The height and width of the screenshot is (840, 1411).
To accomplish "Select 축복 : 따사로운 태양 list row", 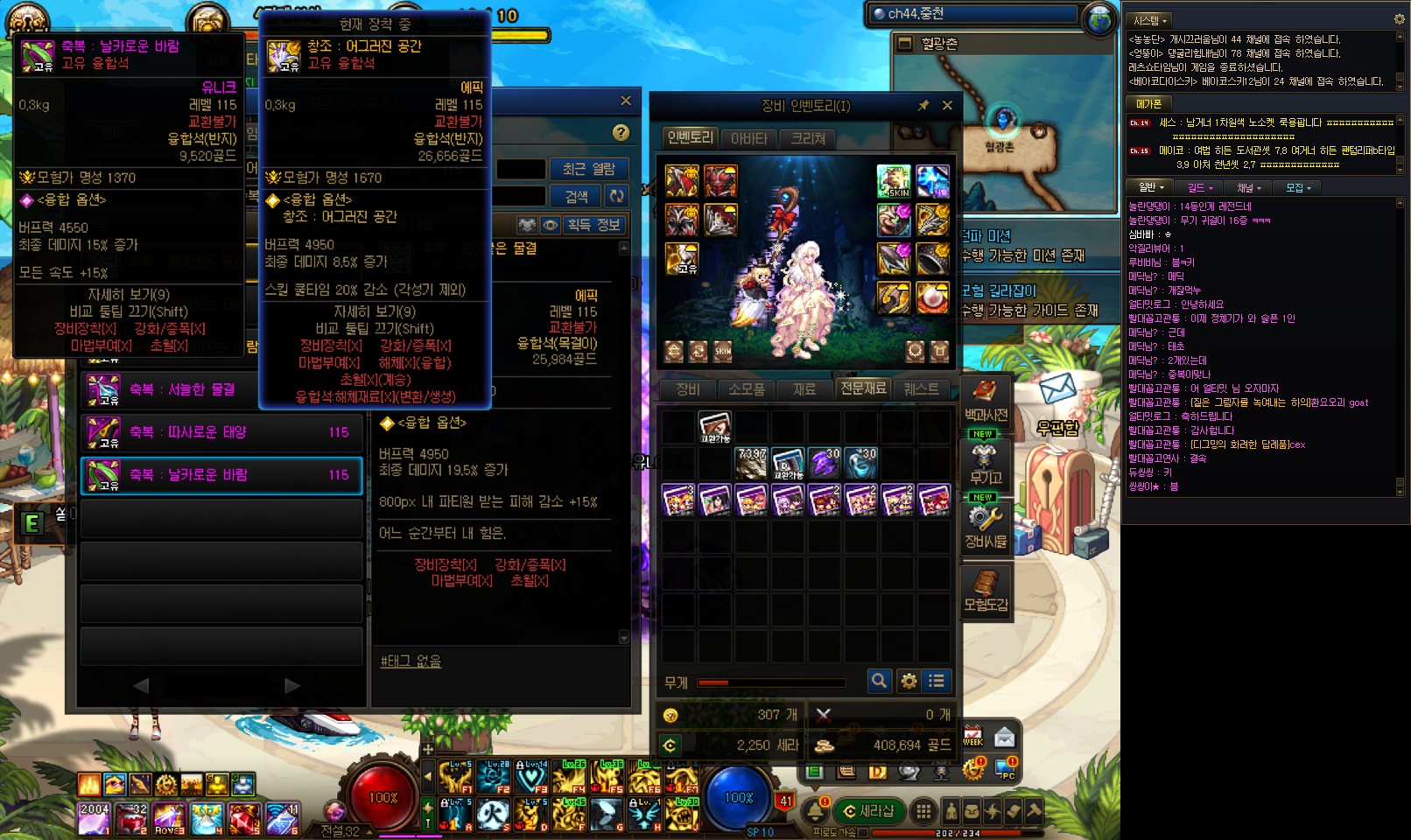I will point(221,432).
